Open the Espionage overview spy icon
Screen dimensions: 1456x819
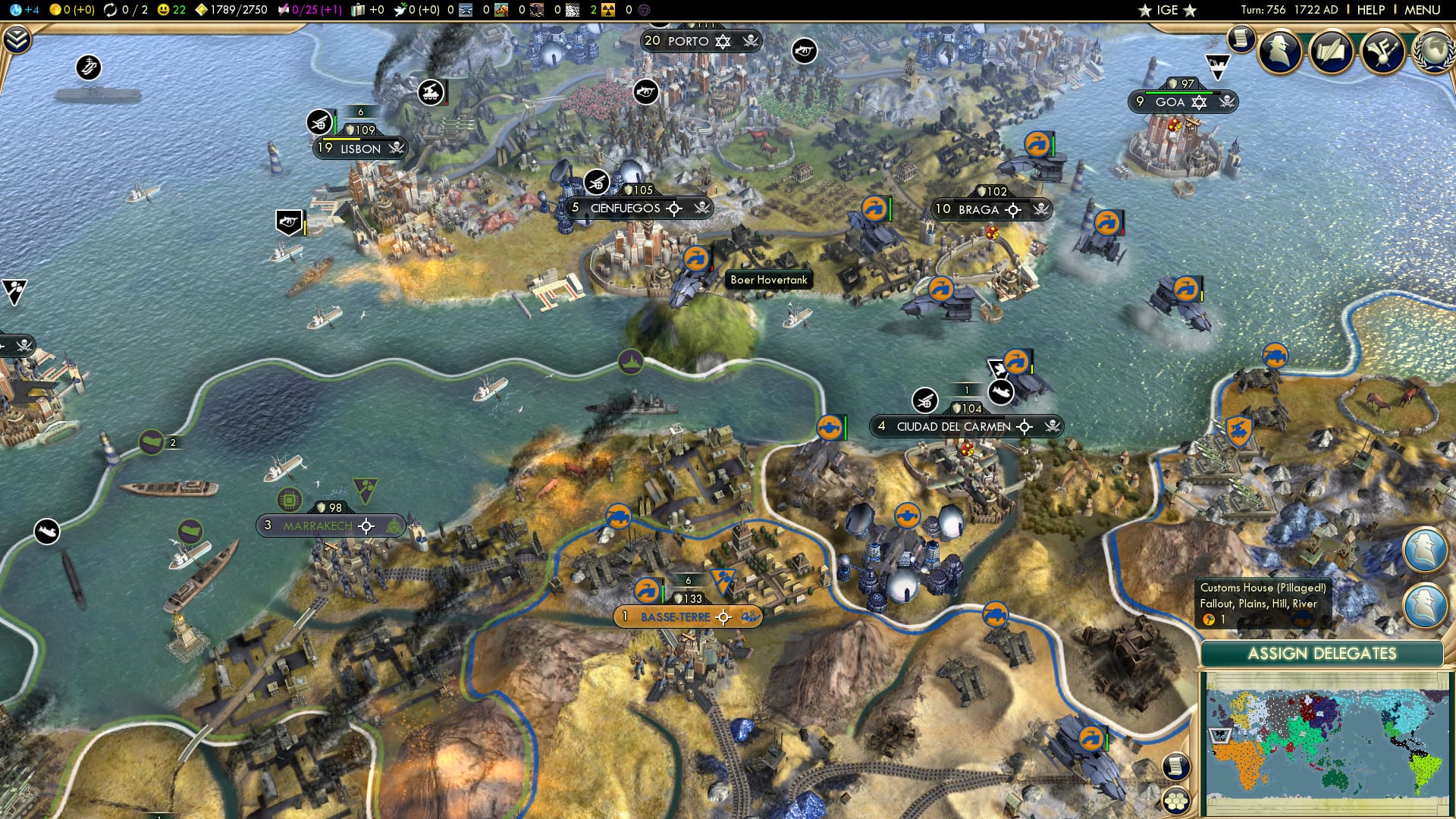point(1279,51)
